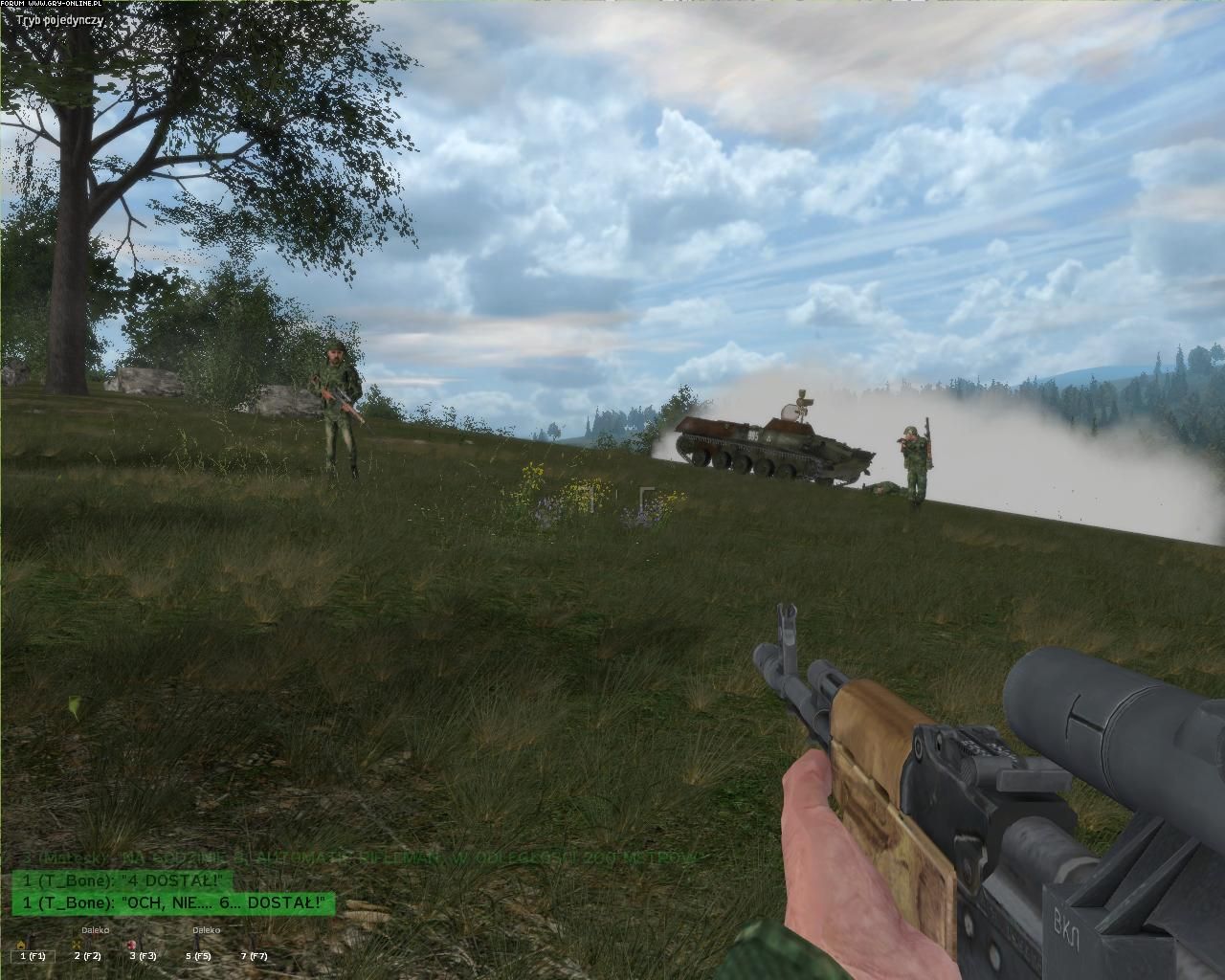This screenshot has width=1225, height=980.
Task: Select squad unit 3 (F3)
Action: pyautogui.click(x=142, y=954)
